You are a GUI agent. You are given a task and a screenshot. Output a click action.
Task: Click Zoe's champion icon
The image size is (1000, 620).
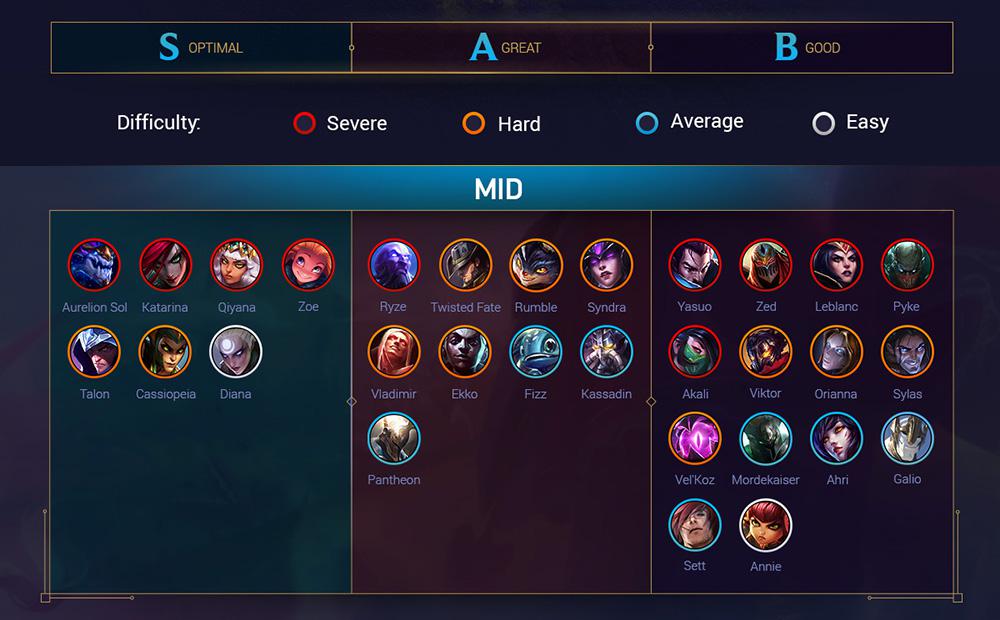pos(308,265)
